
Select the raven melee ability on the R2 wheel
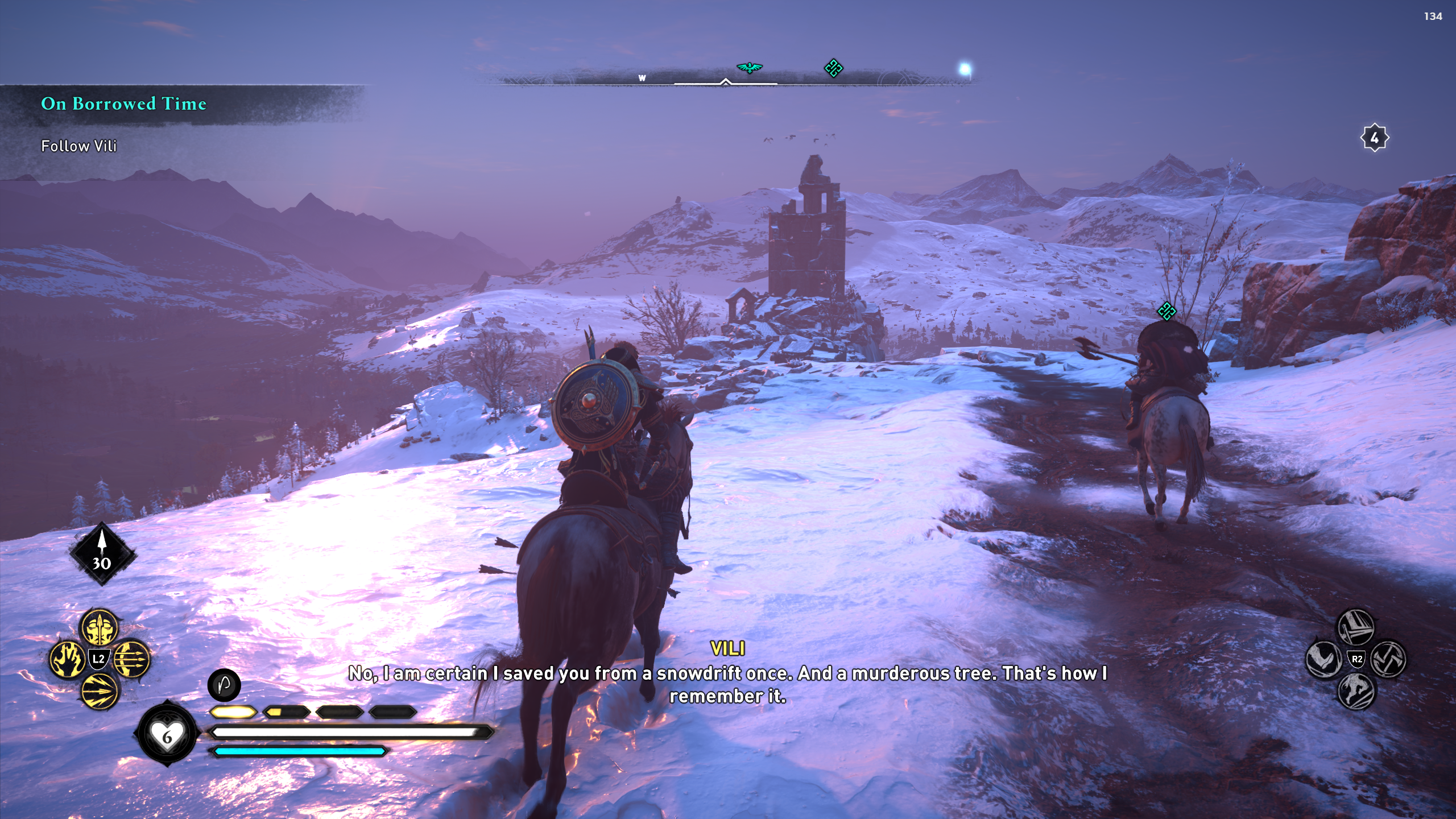point(1323,659)
